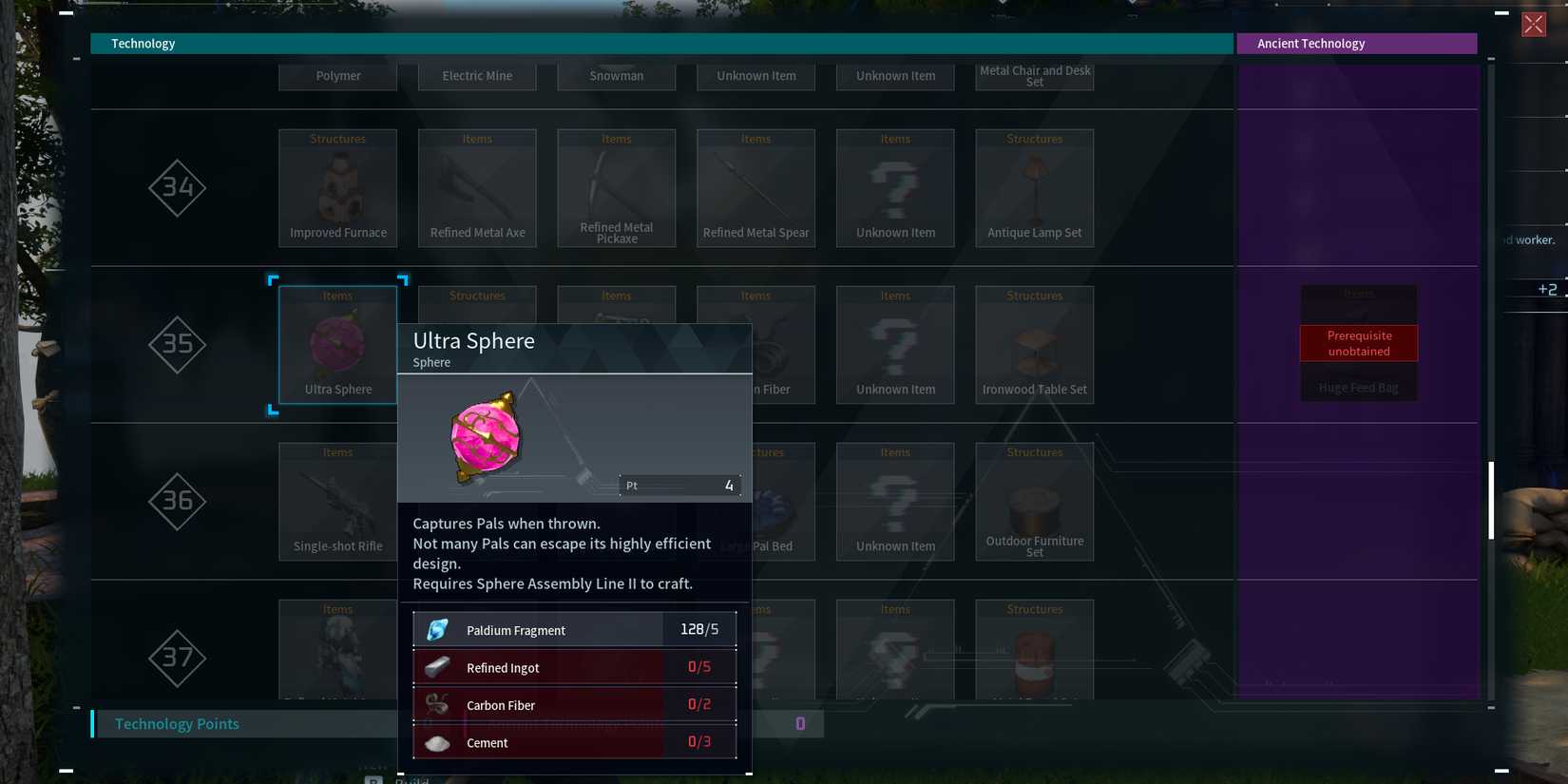
Task: Select the Metal Chair and Desk Set
Action: point(1034,75)
